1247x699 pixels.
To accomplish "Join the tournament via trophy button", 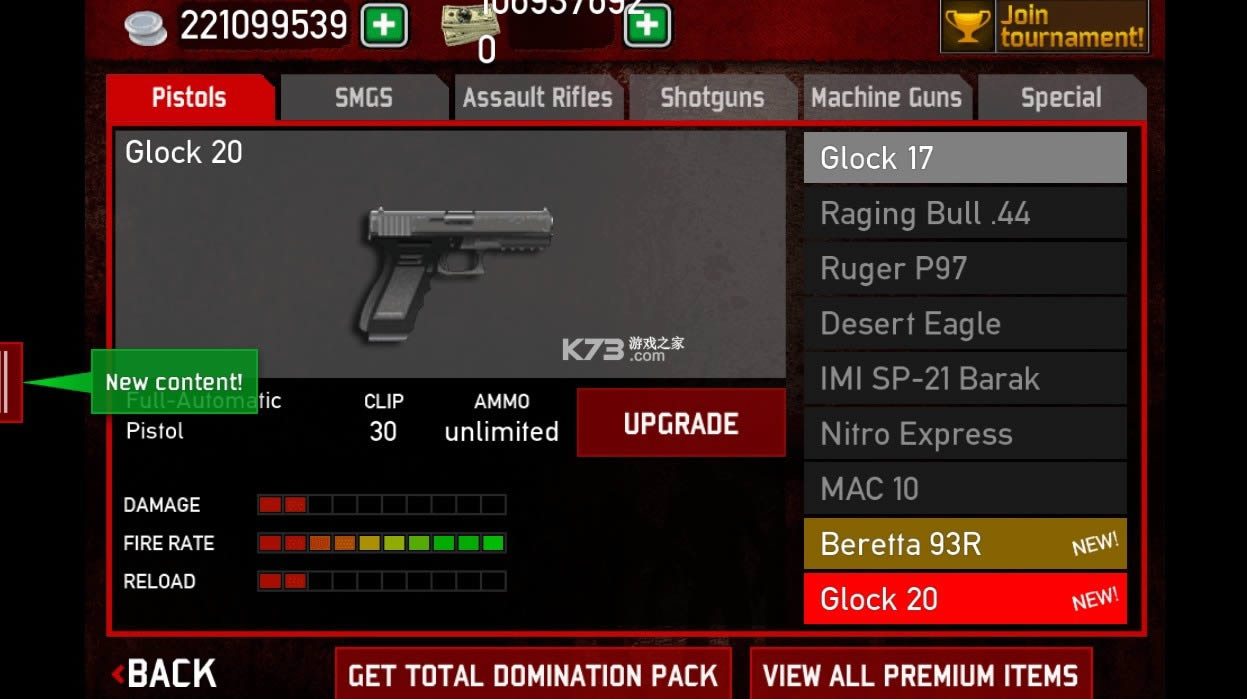I will click(1044, 27).
